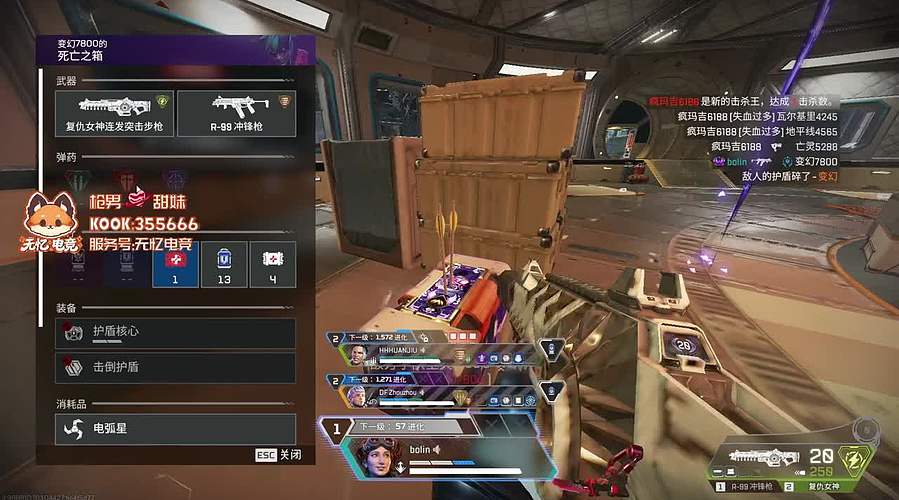
Task: Take the 13 shield cells
Action: coord(224,265)
